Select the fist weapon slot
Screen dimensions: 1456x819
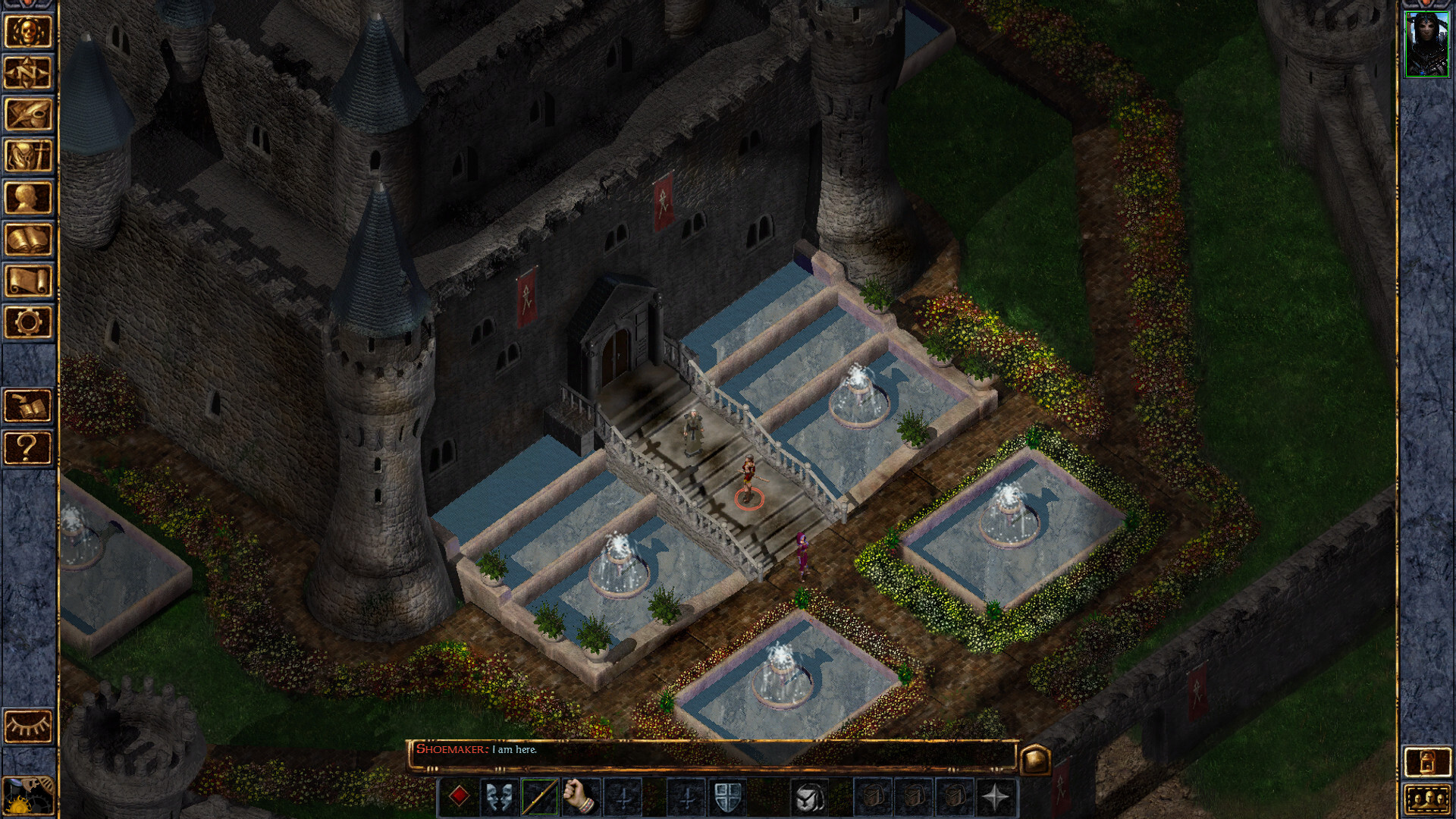tap(581, 798)
